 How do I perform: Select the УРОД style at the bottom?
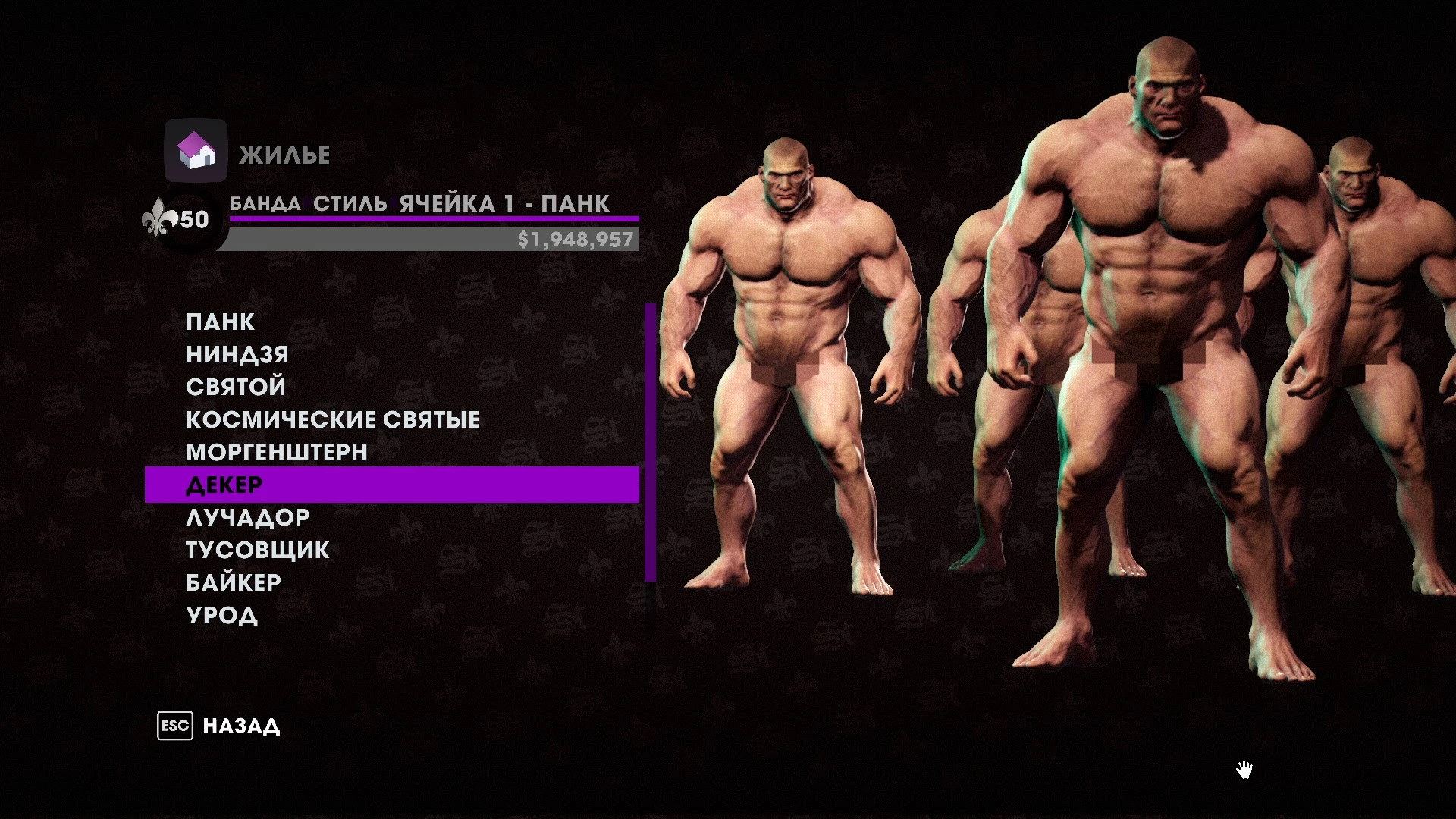coord(222,614)
